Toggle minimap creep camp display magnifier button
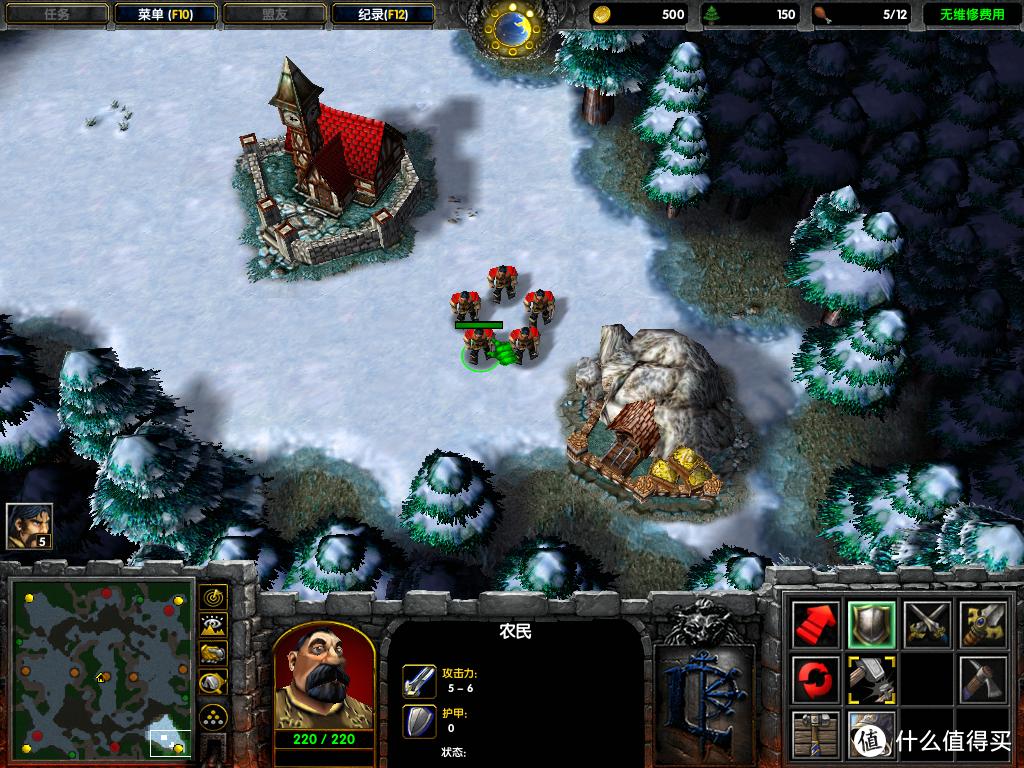 point(213,683)
